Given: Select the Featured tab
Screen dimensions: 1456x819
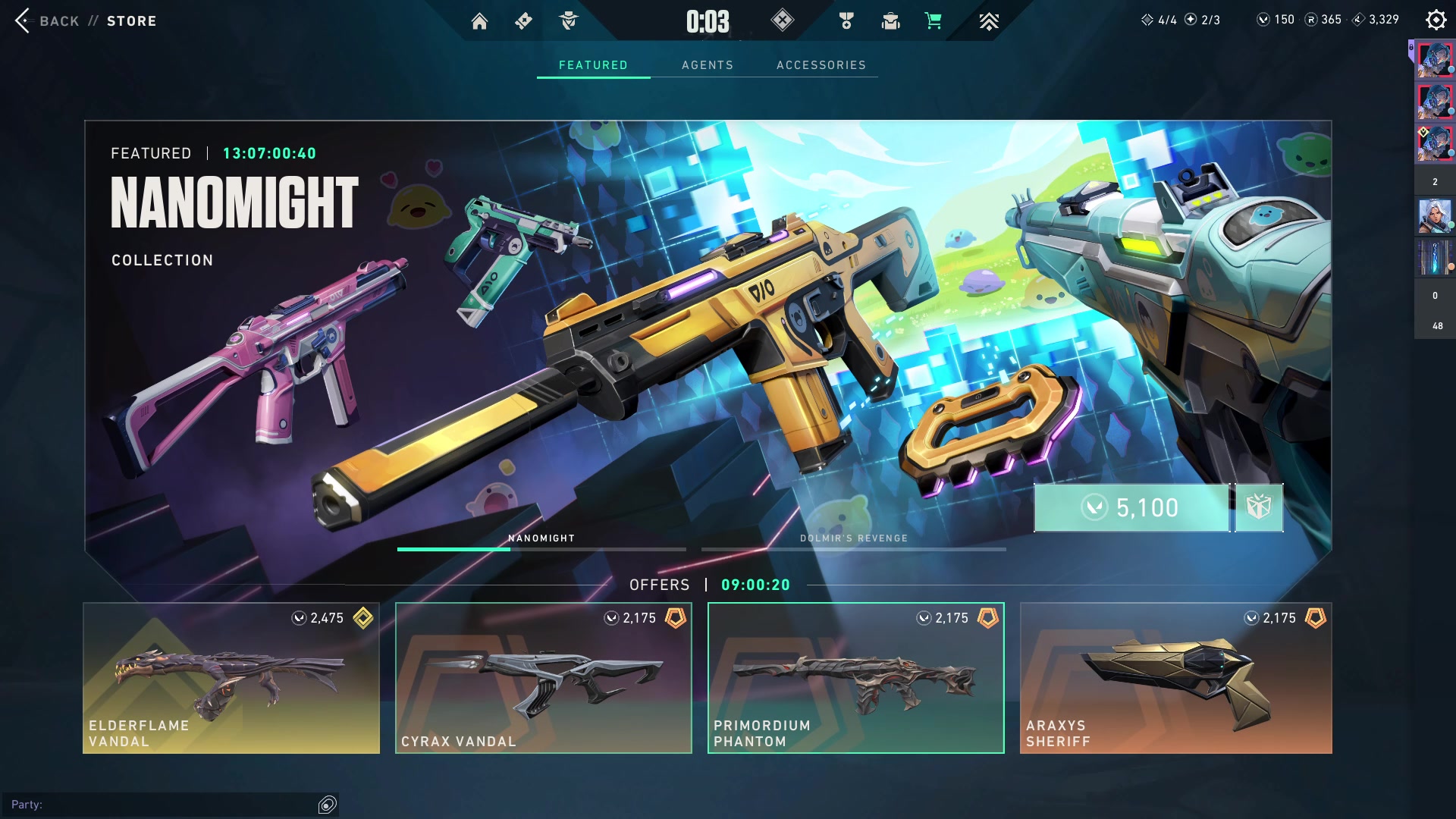Looking at the screenshot, I should click(x=593, y=65).
